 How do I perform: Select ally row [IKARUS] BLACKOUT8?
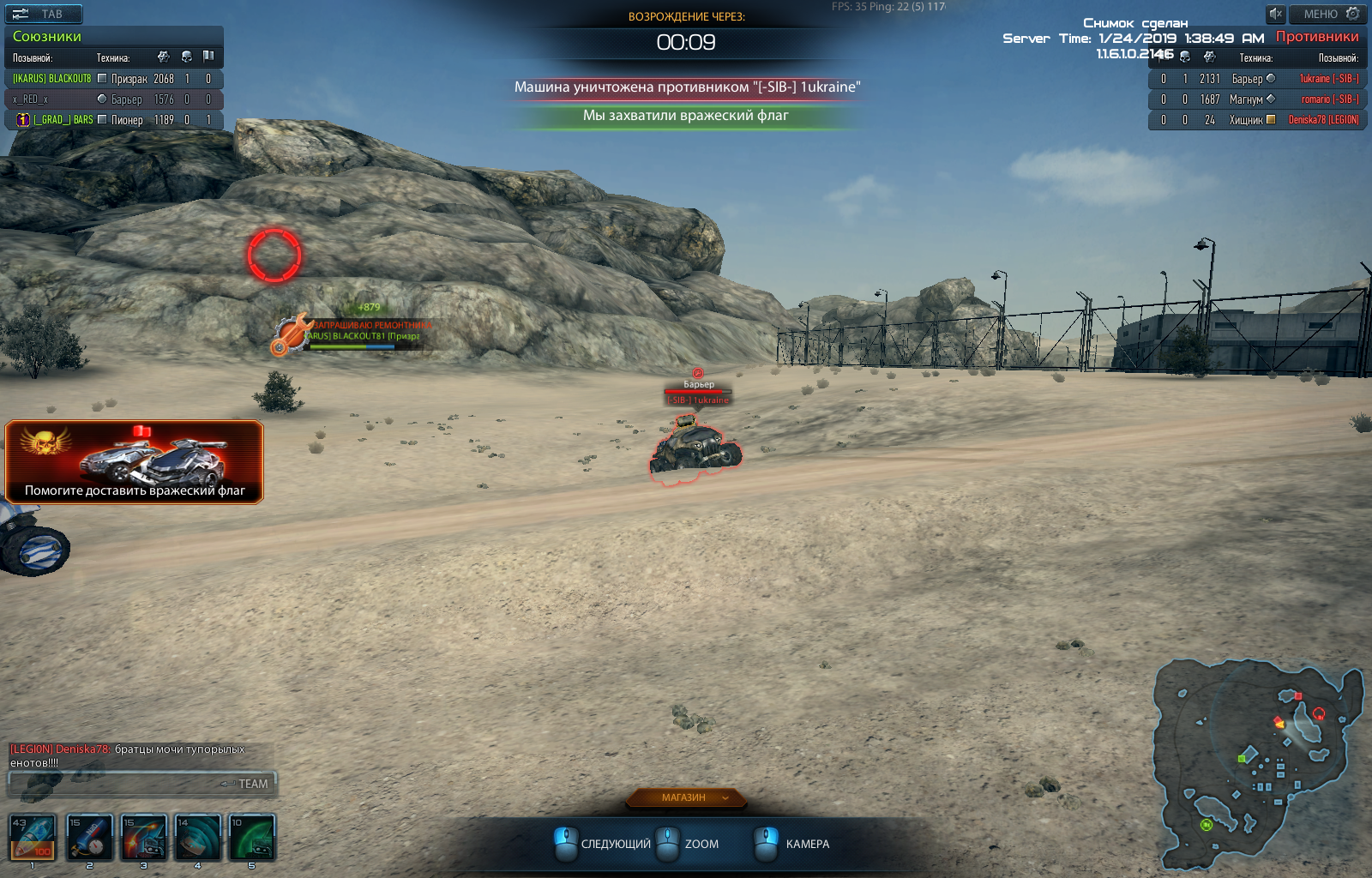[114, 79]
